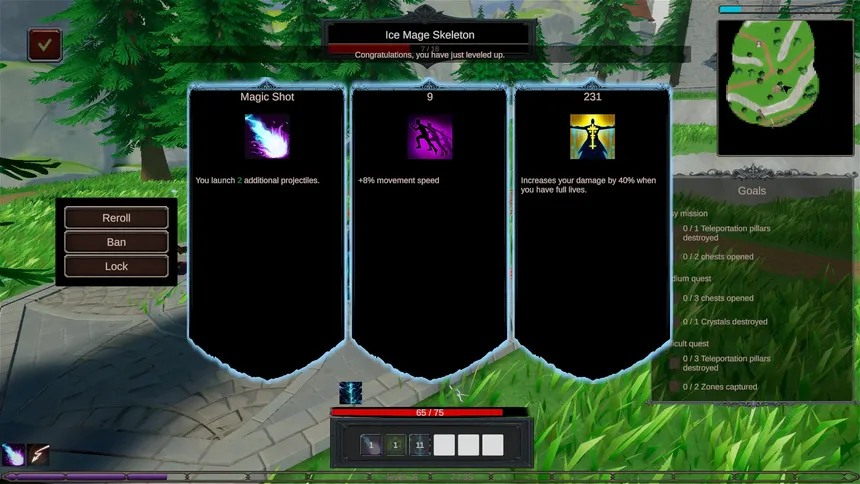Select the hotbar slot showing 11
Screen dimensions: 860x484
[420, 445]
